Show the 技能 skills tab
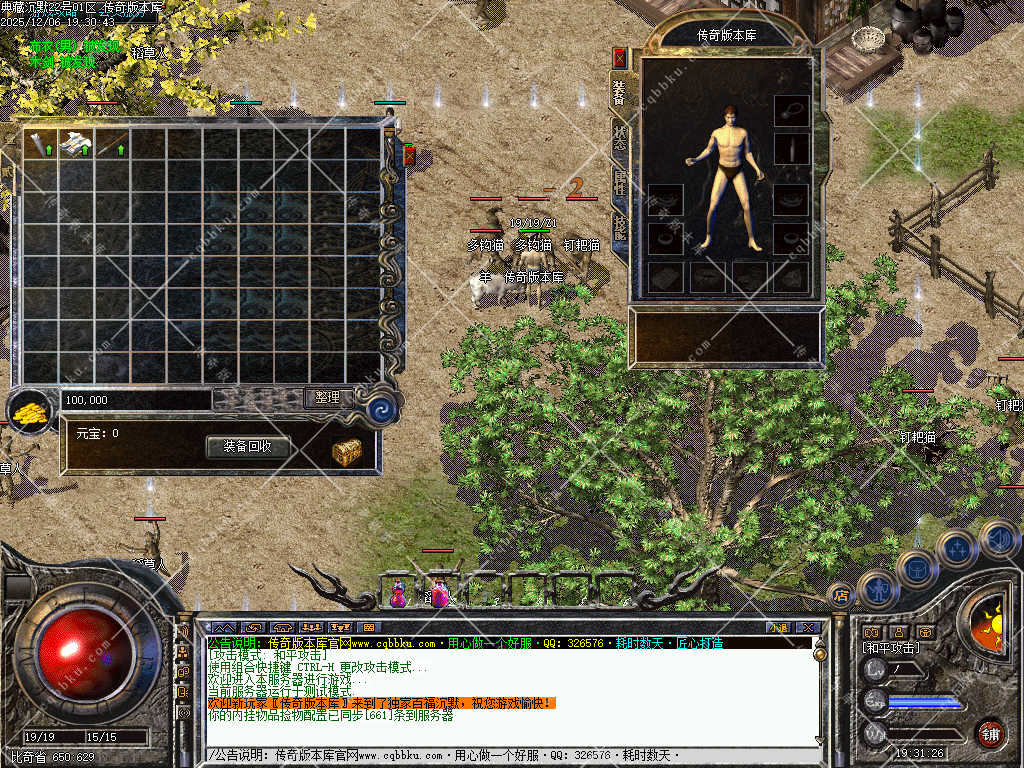1024x768 pixels. coord(619,230)
